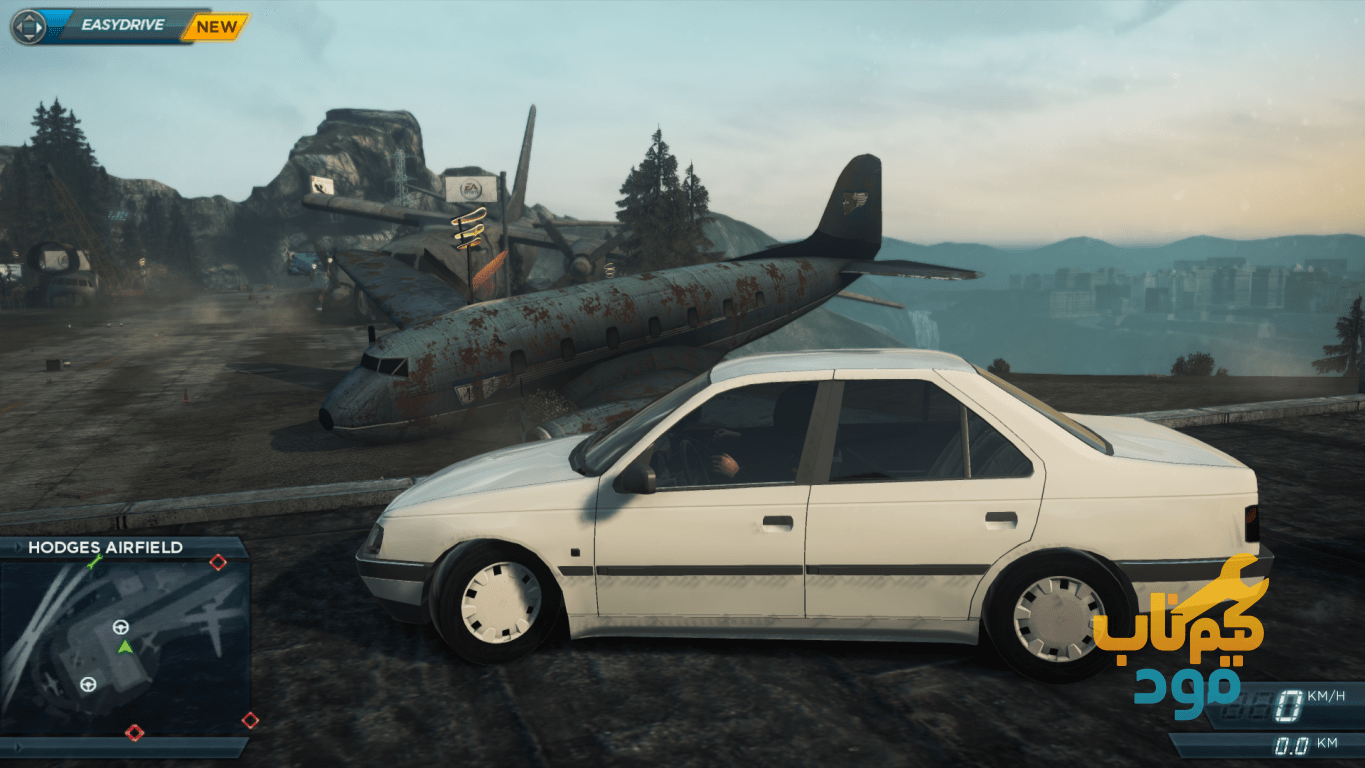Screen dimensions: 1365x768
Task: Click the green player arrow on the minimap
Action: click(125, 647)
